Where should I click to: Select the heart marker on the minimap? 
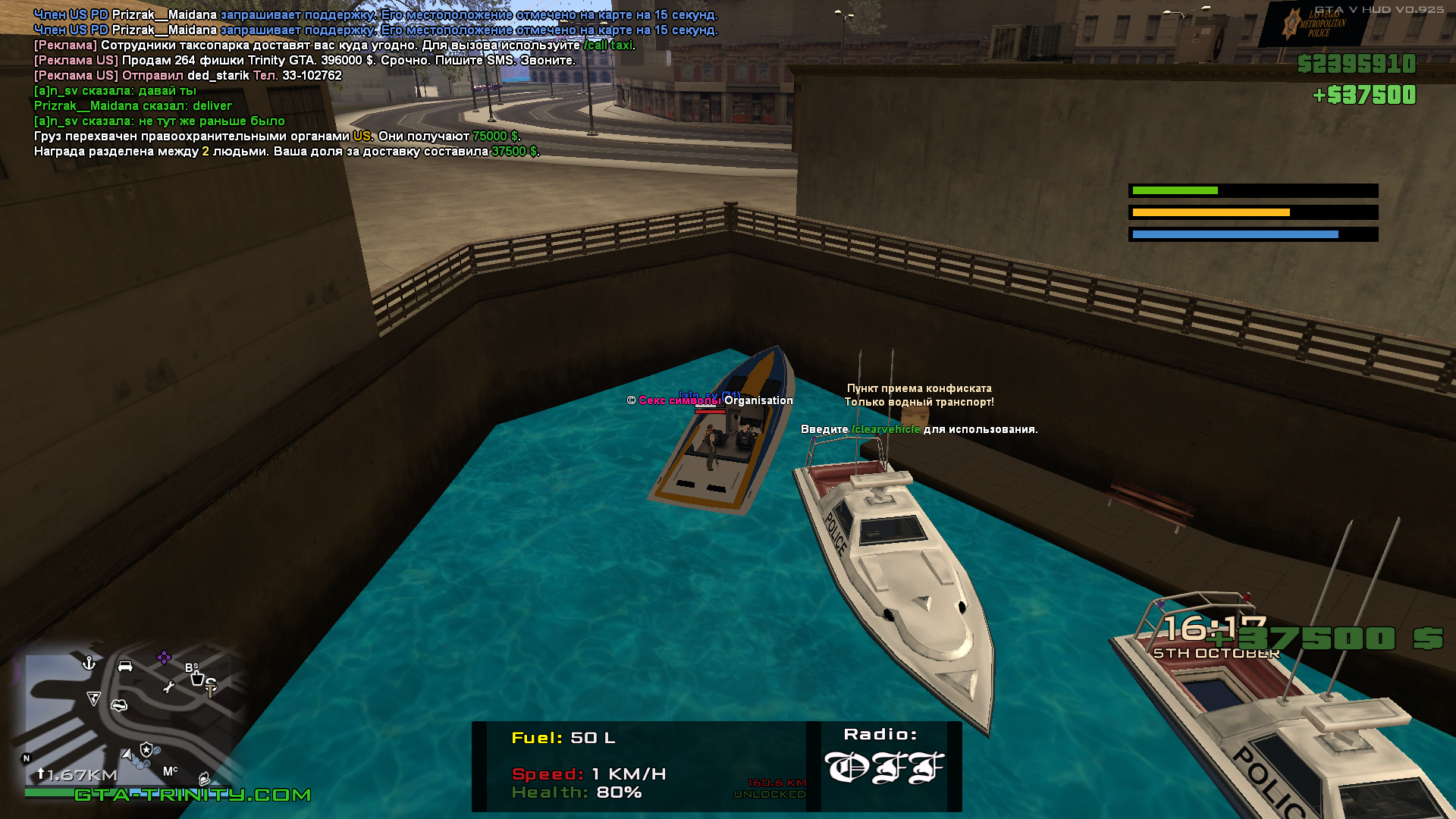click(119, 705)
